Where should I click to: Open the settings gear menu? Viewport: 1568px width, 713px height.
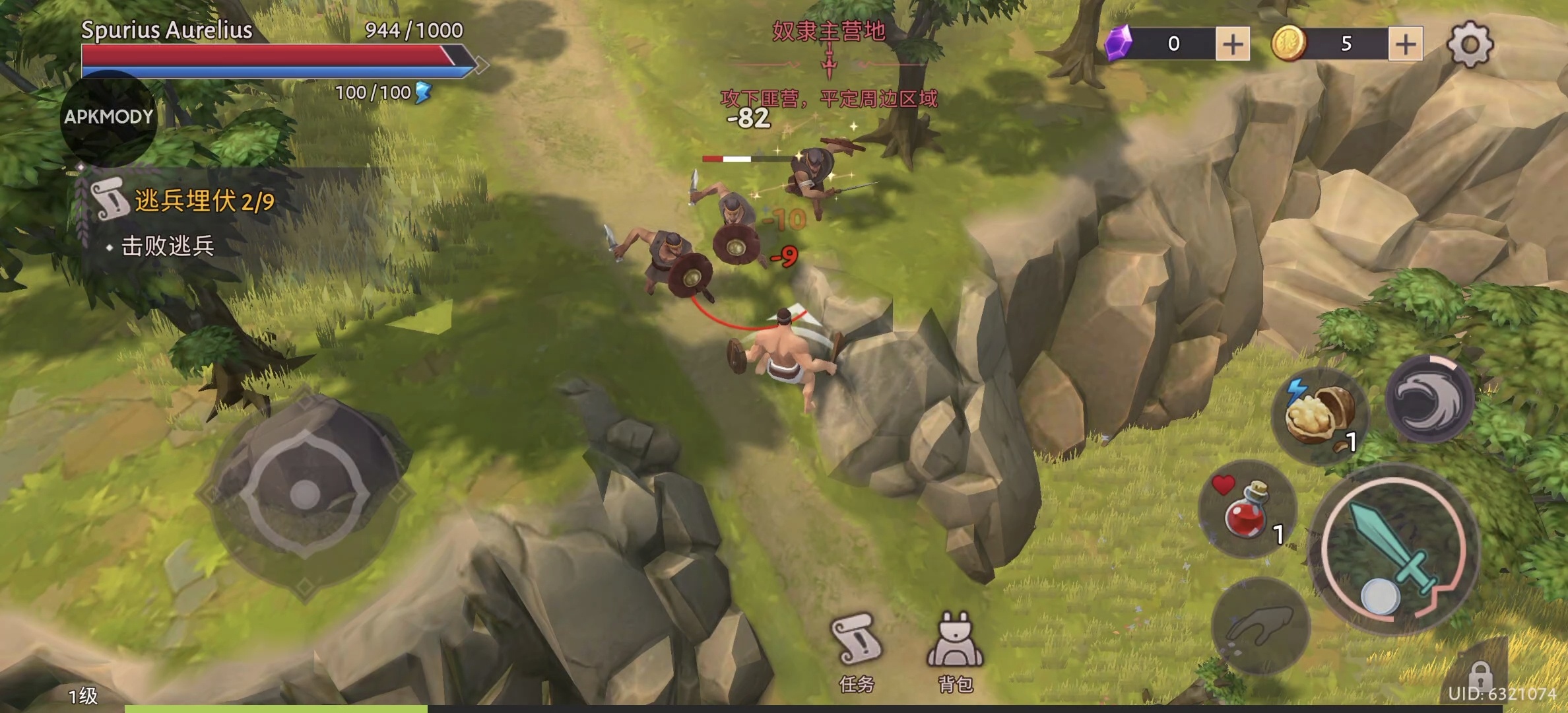(x=1470, y=44)
